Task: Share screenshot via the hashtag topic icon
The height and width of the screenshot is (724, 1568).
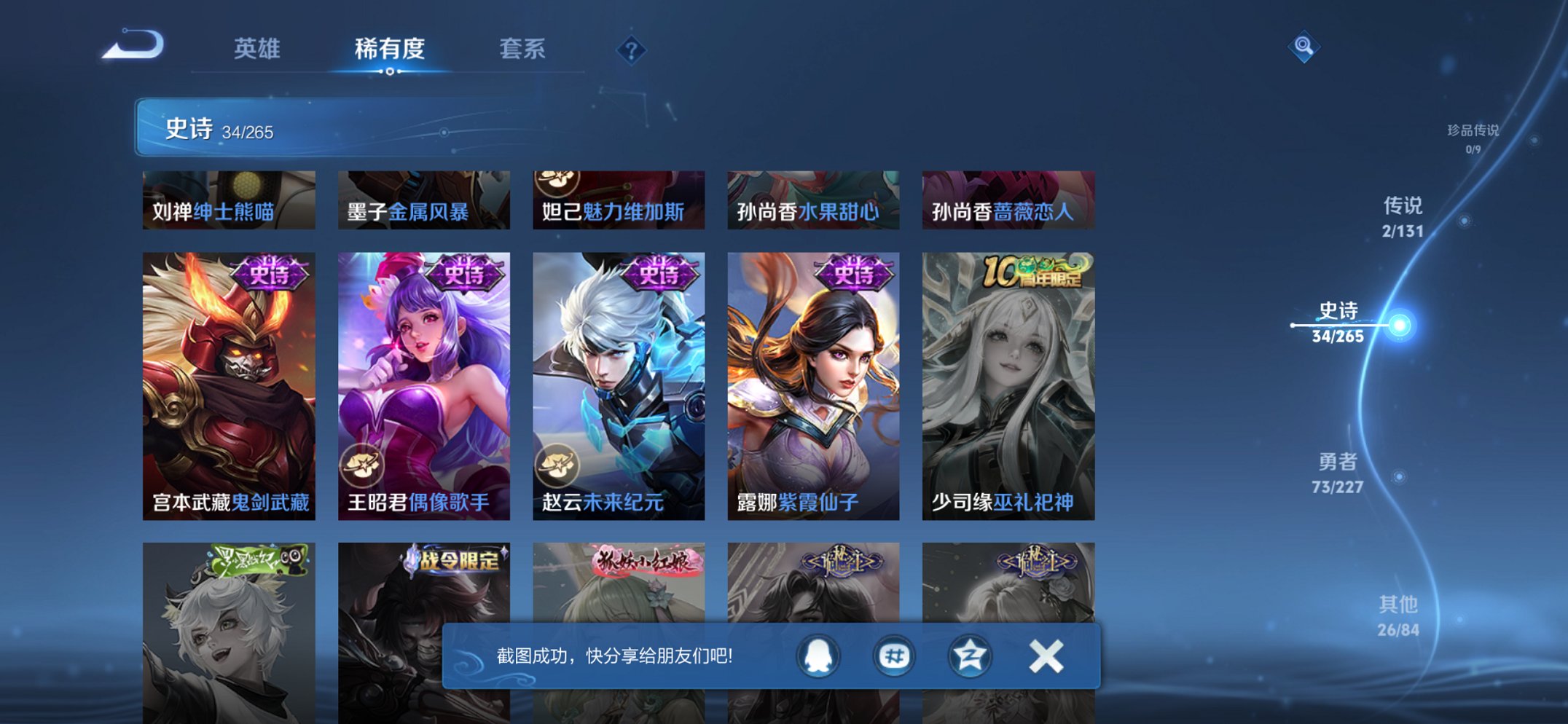Action: pos(894,656)
